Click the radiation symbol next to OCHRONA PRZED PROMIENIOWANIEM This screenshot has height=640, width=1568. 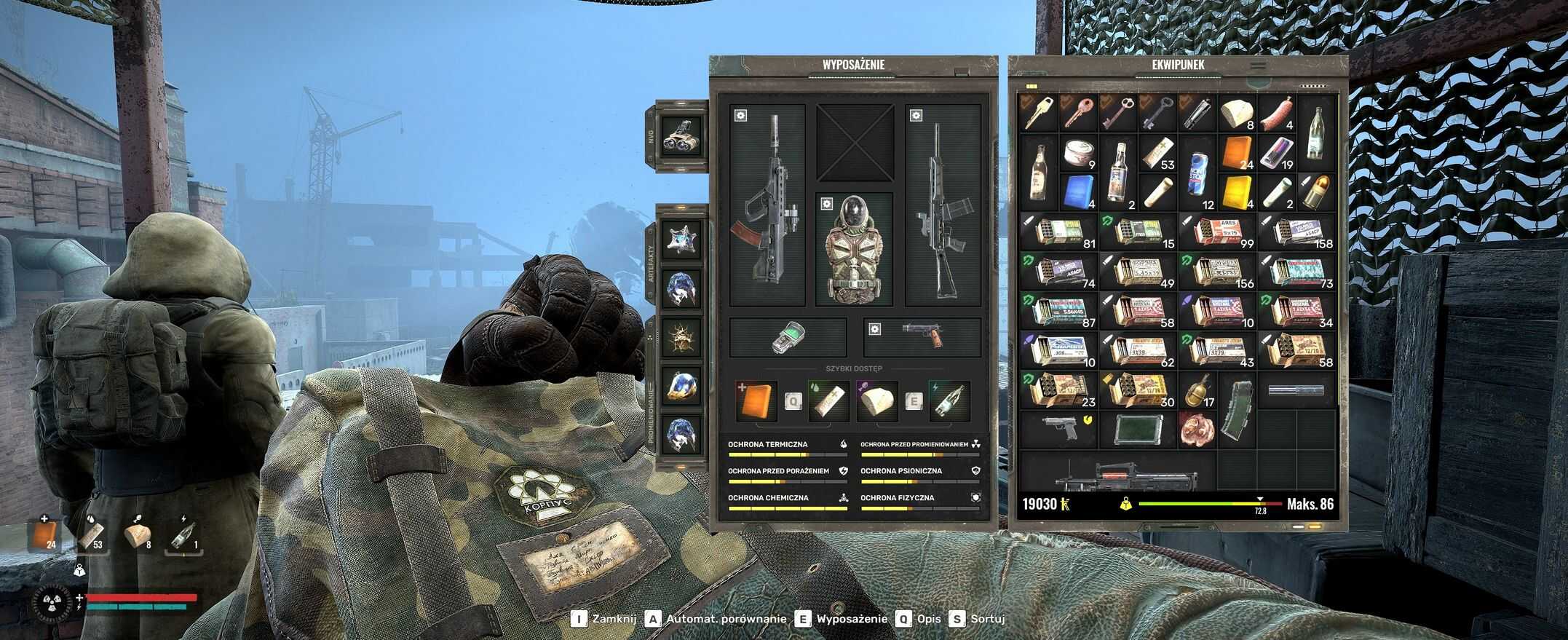[x=979, y=443]
